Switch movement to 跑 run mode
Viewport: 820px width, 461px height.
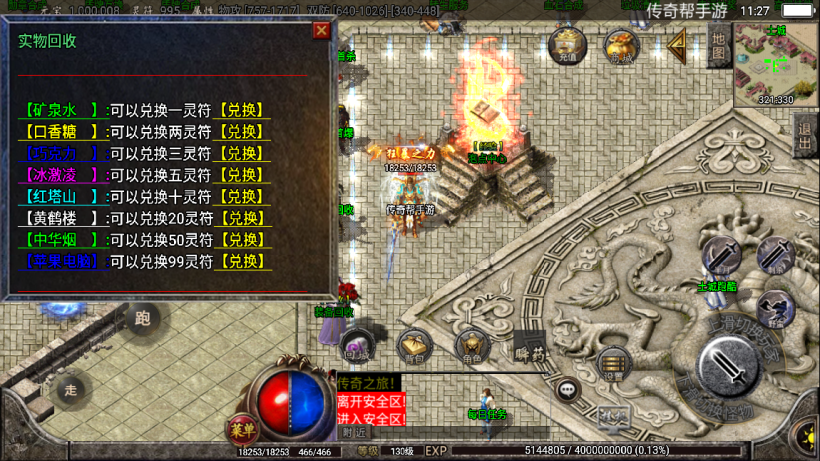pos(142,319)
